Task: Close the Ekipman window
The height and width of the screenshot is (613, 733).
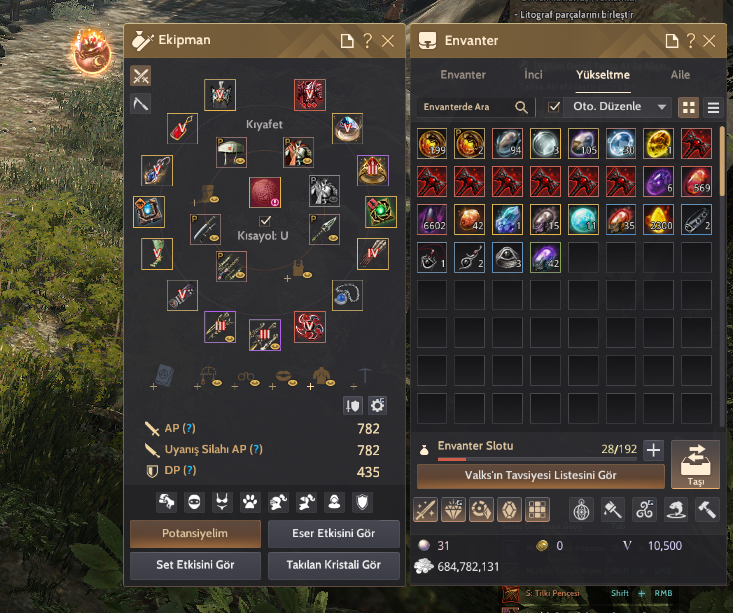Action: click(x=388, y=41)
